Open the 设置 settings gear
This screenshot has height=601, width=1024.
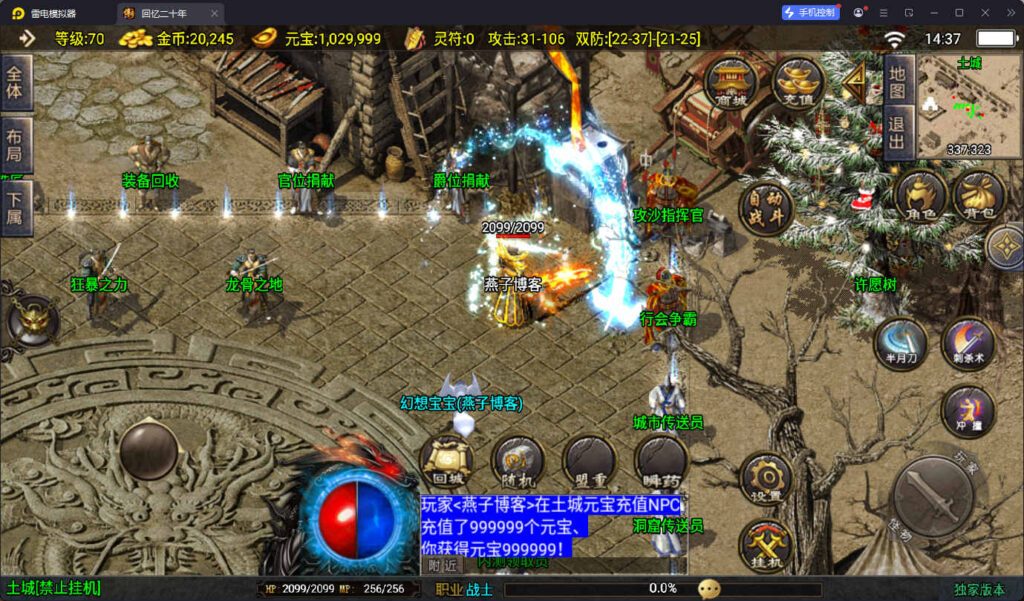click(765, 479)
